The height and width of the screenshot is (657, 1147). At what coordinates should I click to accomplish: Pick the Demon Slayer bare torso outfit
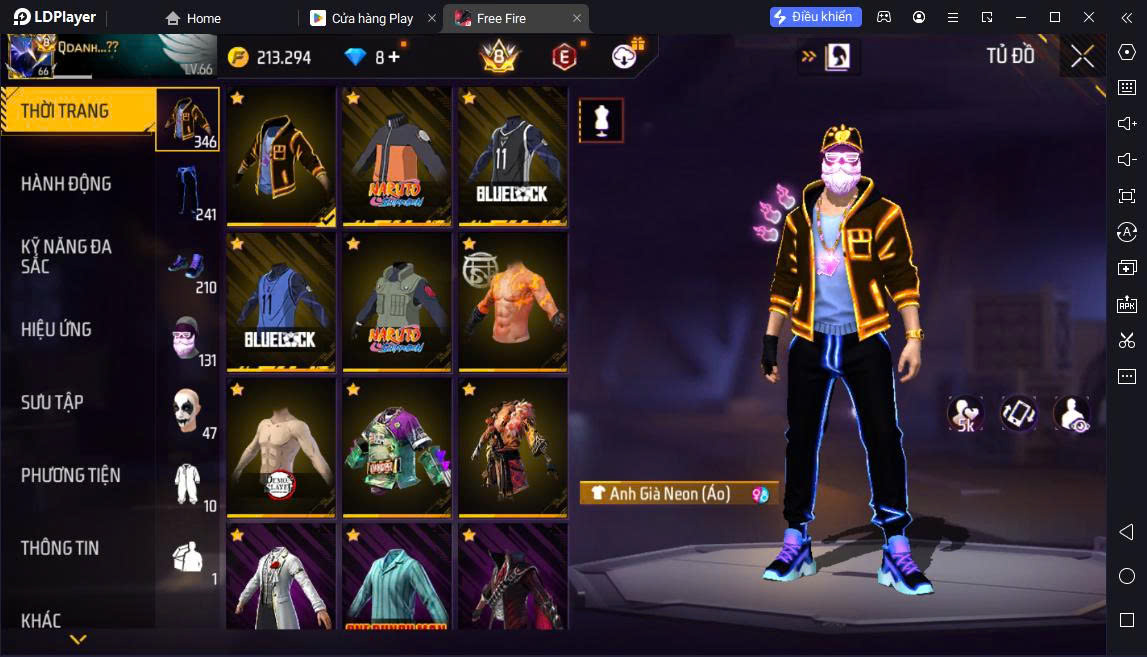point(281,447)
